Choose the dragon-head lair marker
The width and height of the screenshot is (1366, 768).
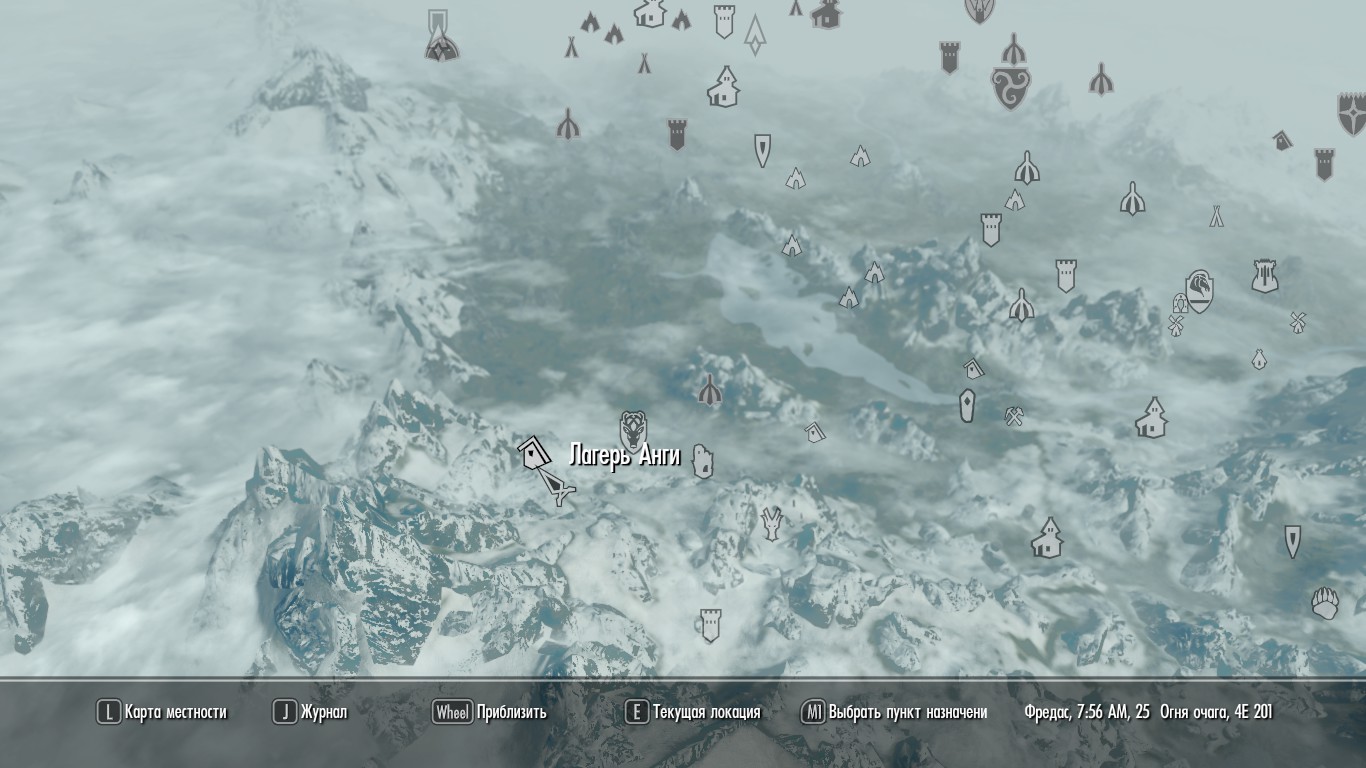tap(771, 522)
